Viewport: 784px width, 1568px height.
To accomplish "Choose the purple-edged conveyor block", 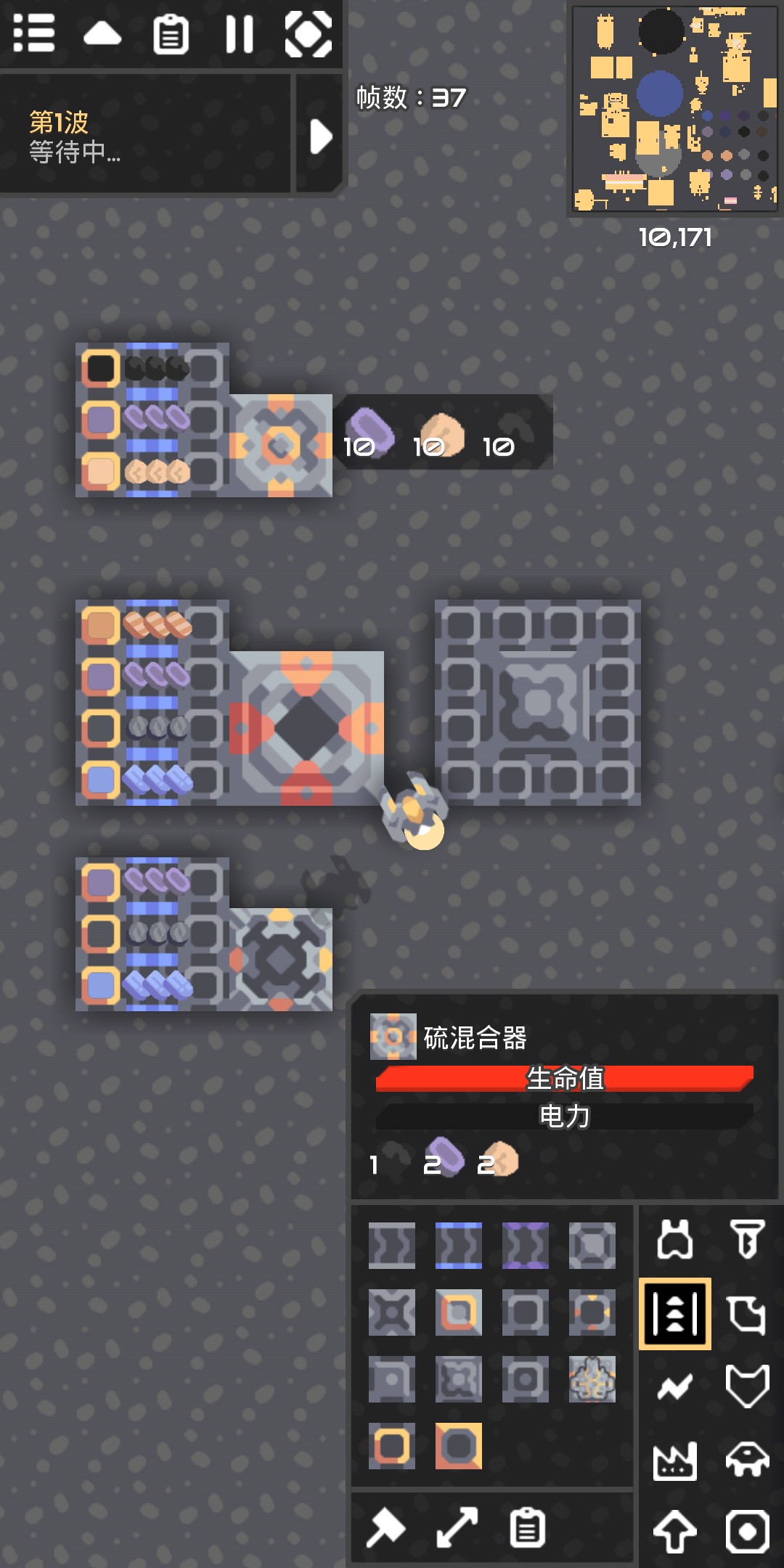I will point(525,1246).
